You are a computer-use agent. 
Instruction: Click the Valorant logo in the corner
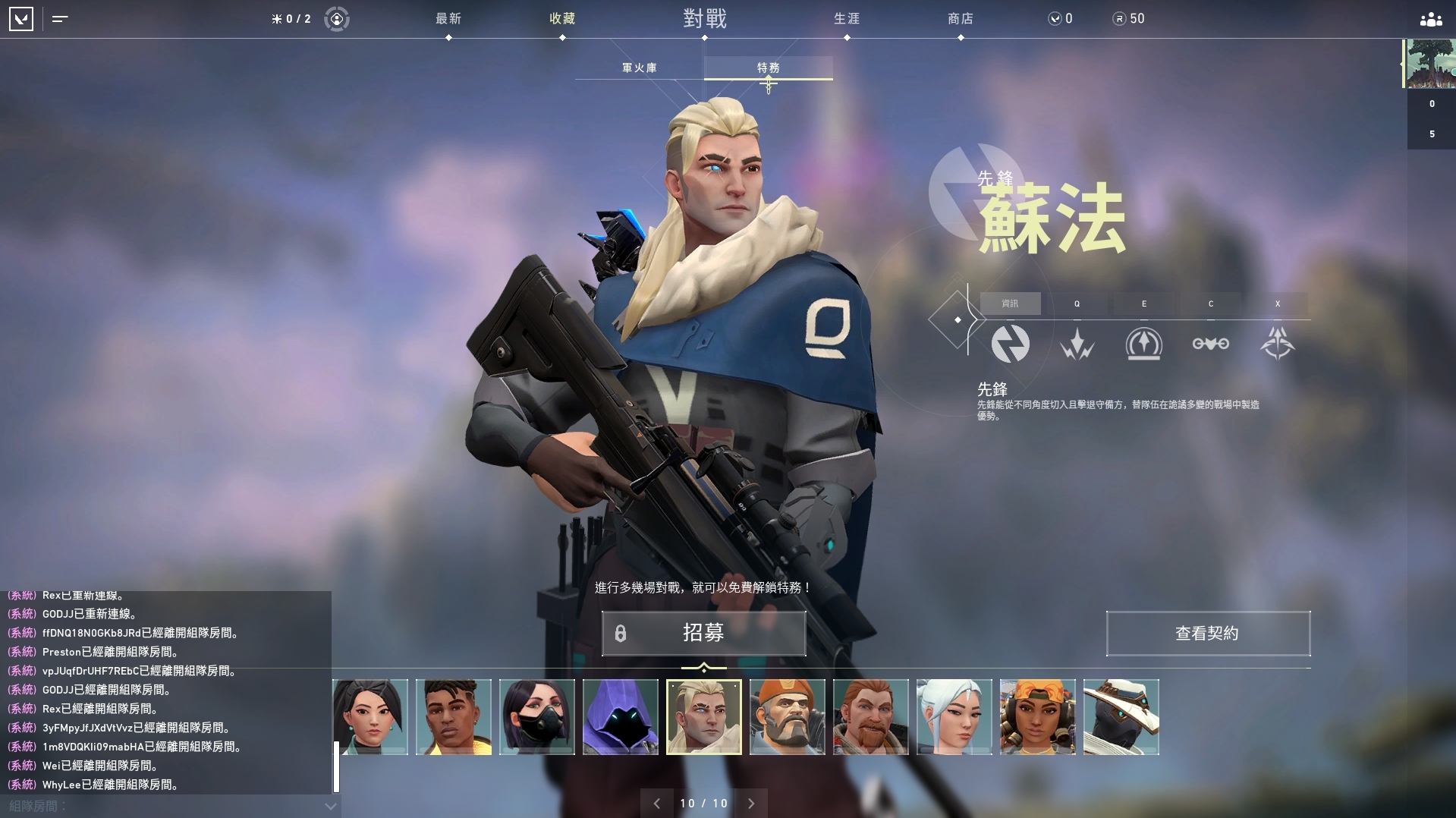click(22, 19)
